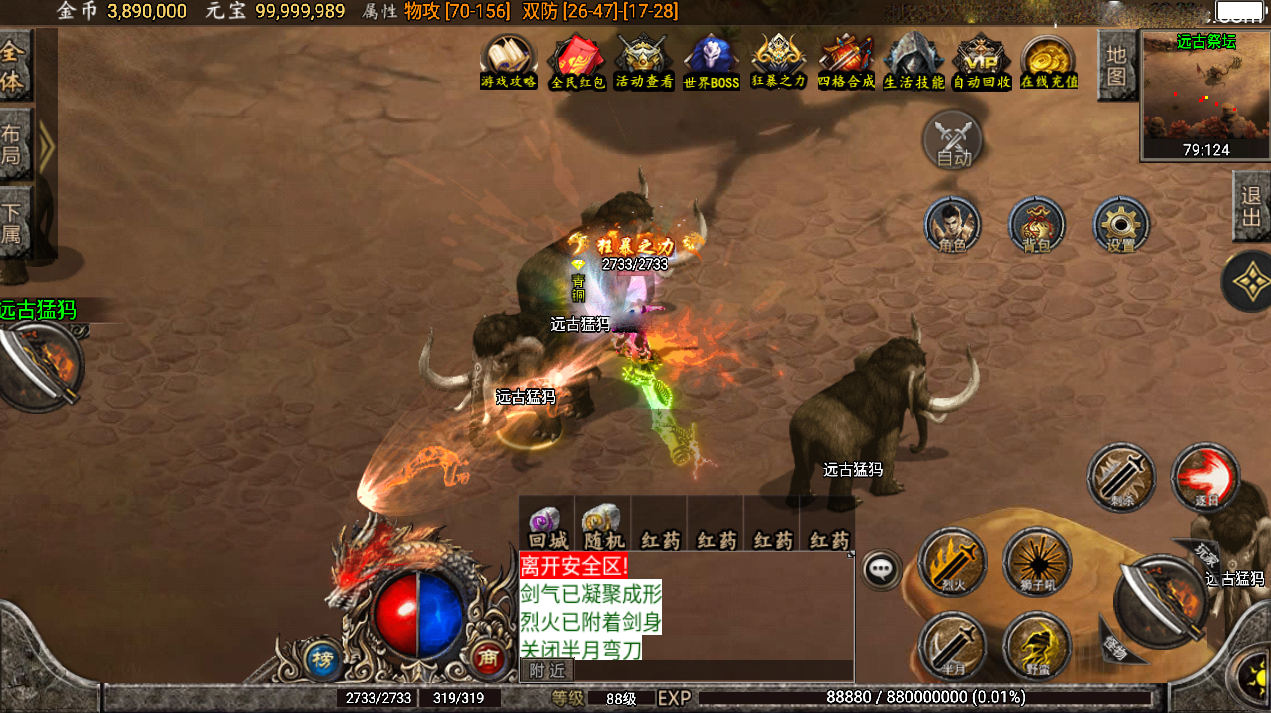This screenshot has width=1271, height=713.
Task: Open the 地图 map button
Action: 1117,65
